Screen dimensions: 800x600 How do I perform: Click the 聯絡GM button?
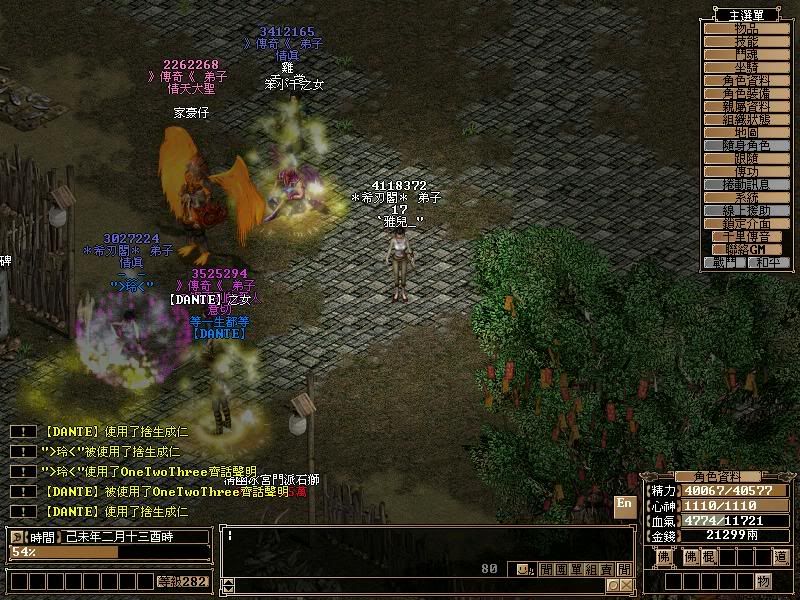tap(746, 249)
